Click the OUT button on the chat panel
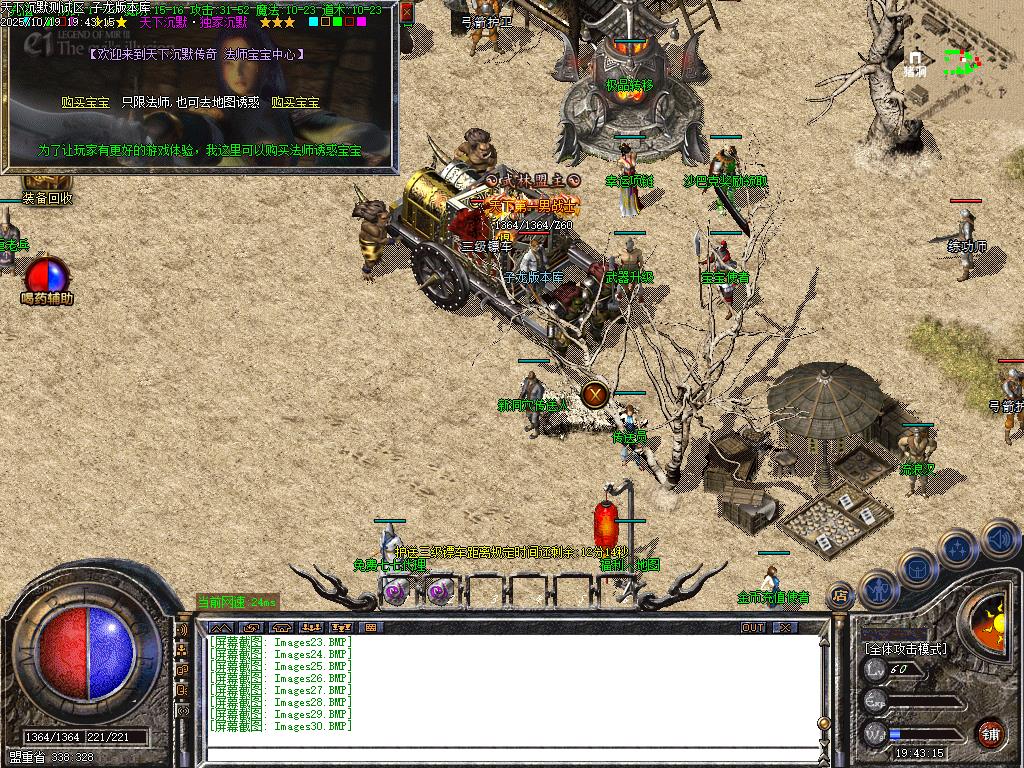 (x=753, y=627)
